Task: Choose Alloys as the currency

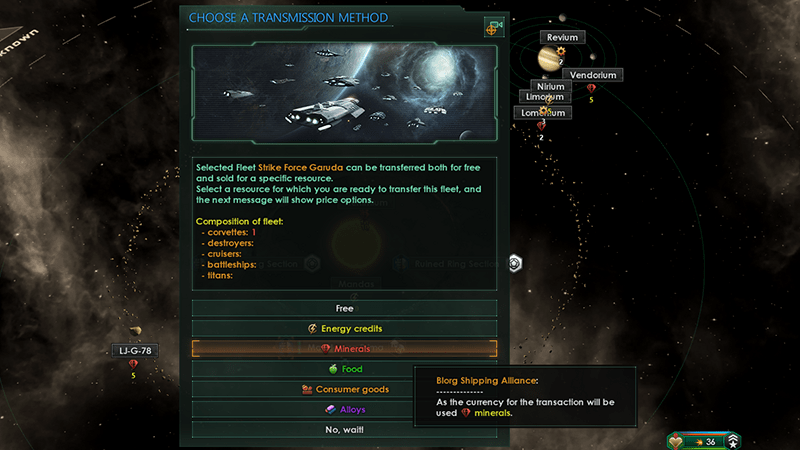Action: click(x=344, y=409)
